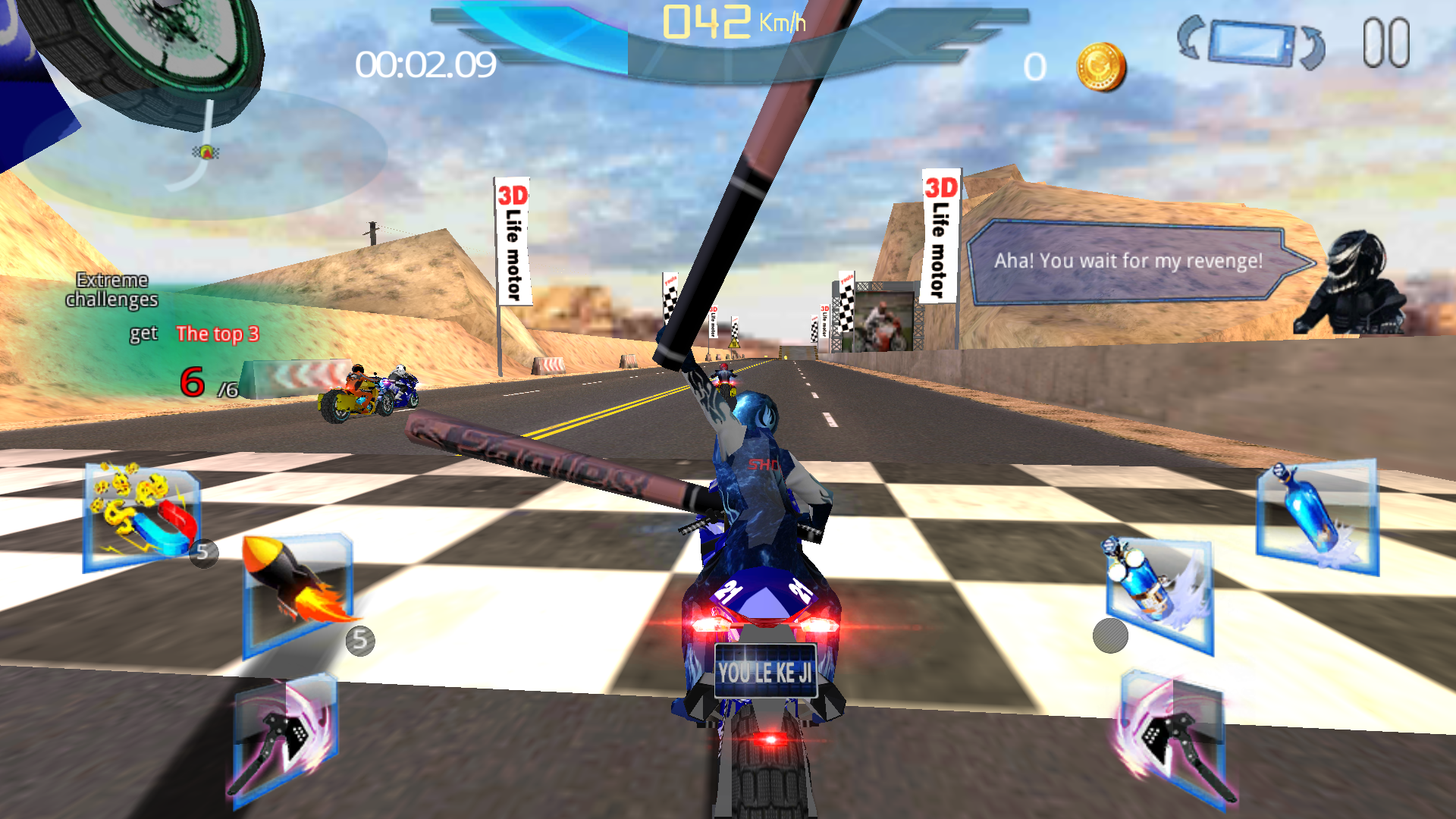The image size is (1456, 819).
Task: Click the Extreme challenges label
Action: click(x=111, y=290)
